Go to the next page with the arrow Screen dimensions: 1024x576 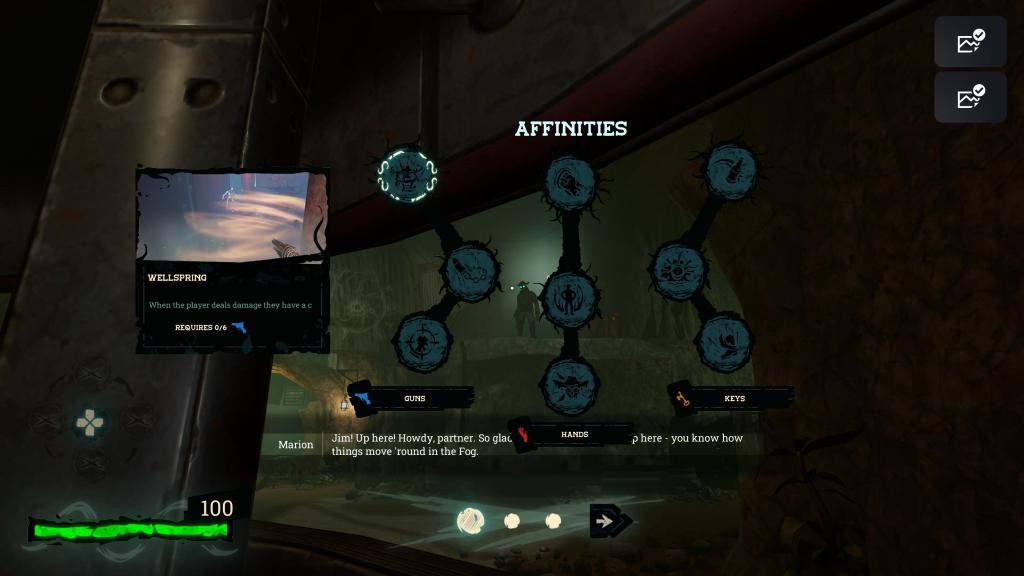605,521
